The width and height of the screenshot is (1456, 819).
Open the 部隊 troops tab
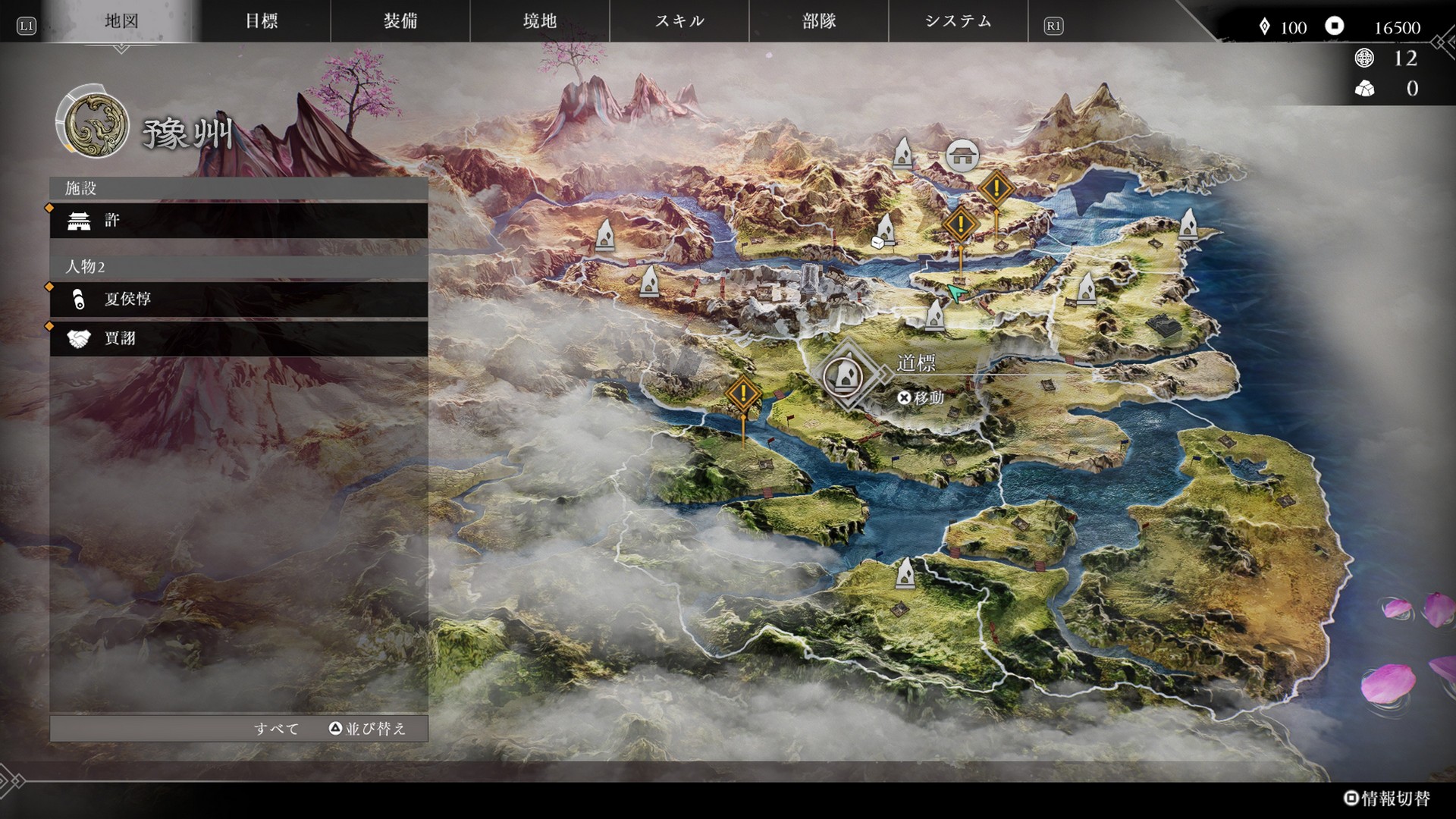tap(819, 21)
